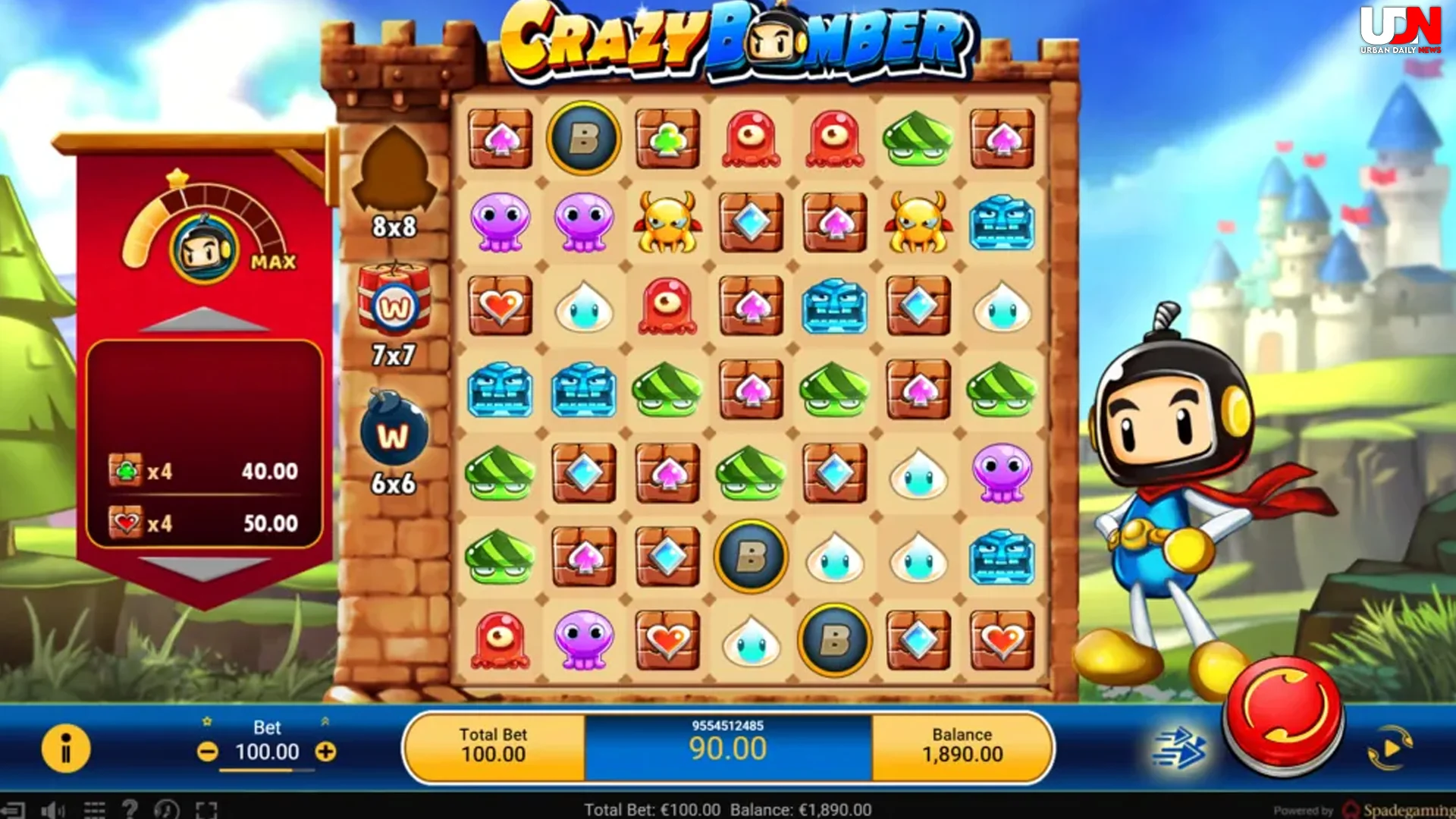
Task: Expand the win panel via the up arrow
Action: tap(205, 319)
